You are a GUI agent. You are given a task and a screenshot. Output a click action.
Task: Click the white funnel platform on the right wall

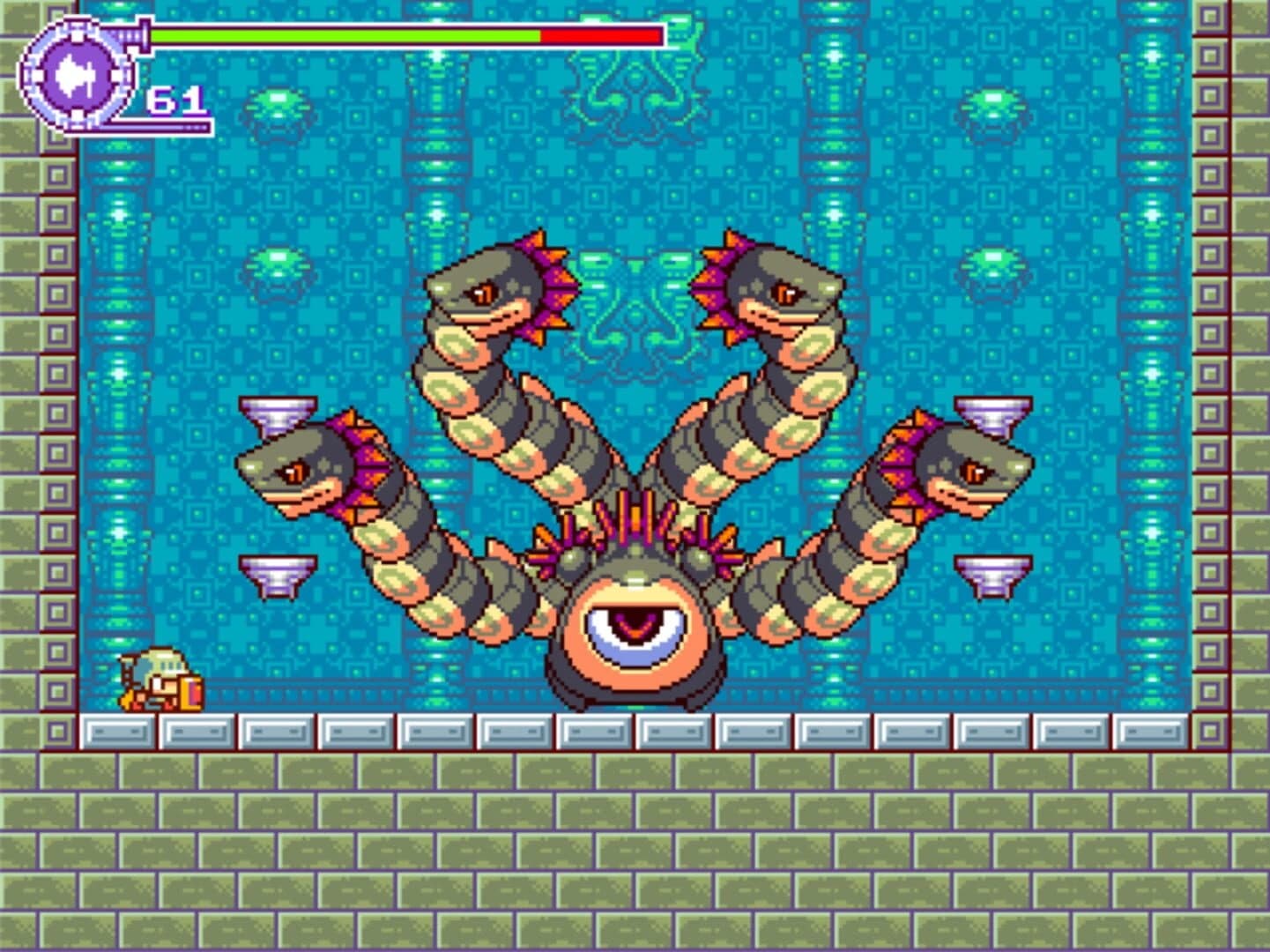[994, 410]
